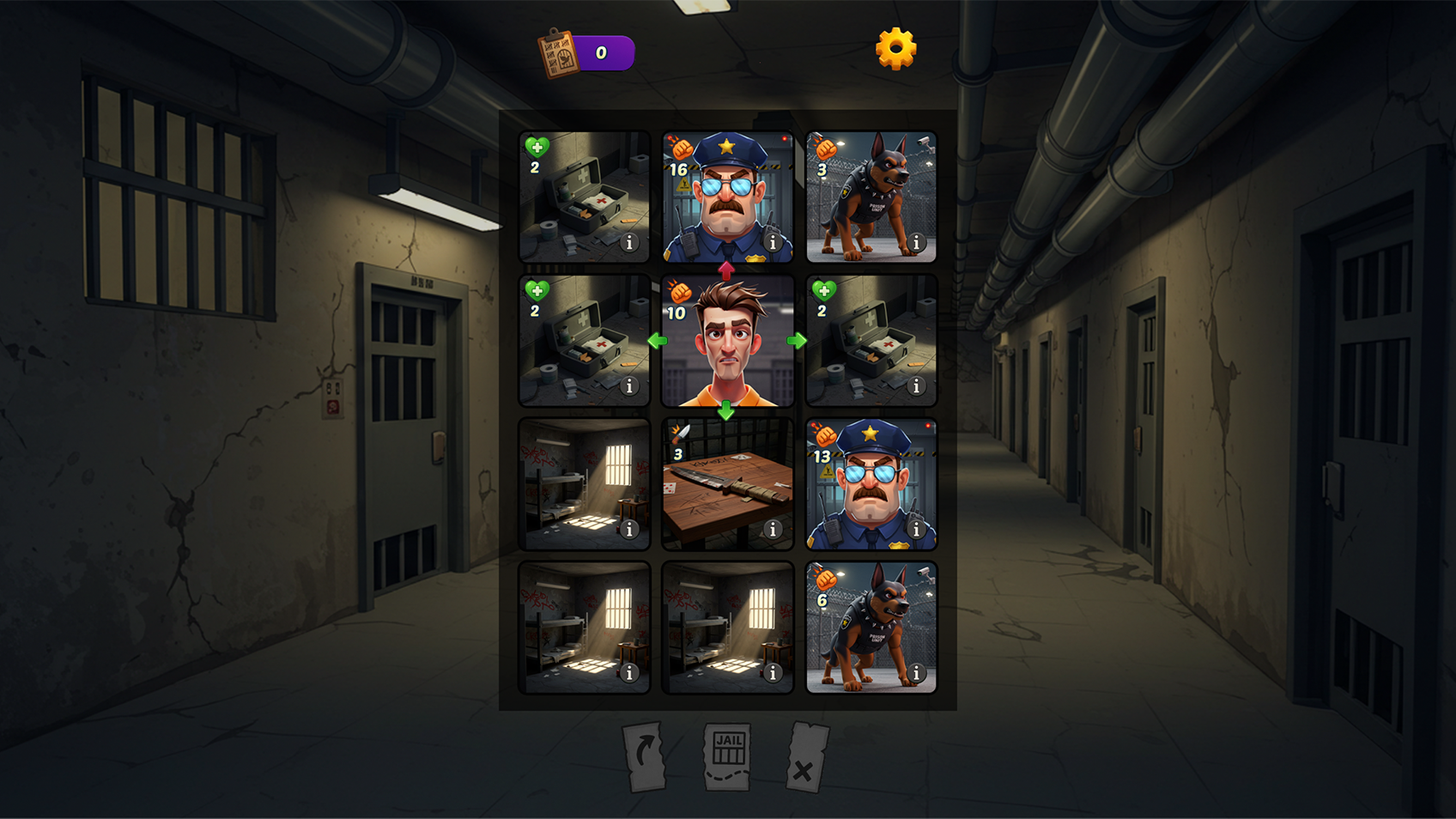
Task: Show info for the knife card
Action: click(773, 530)
